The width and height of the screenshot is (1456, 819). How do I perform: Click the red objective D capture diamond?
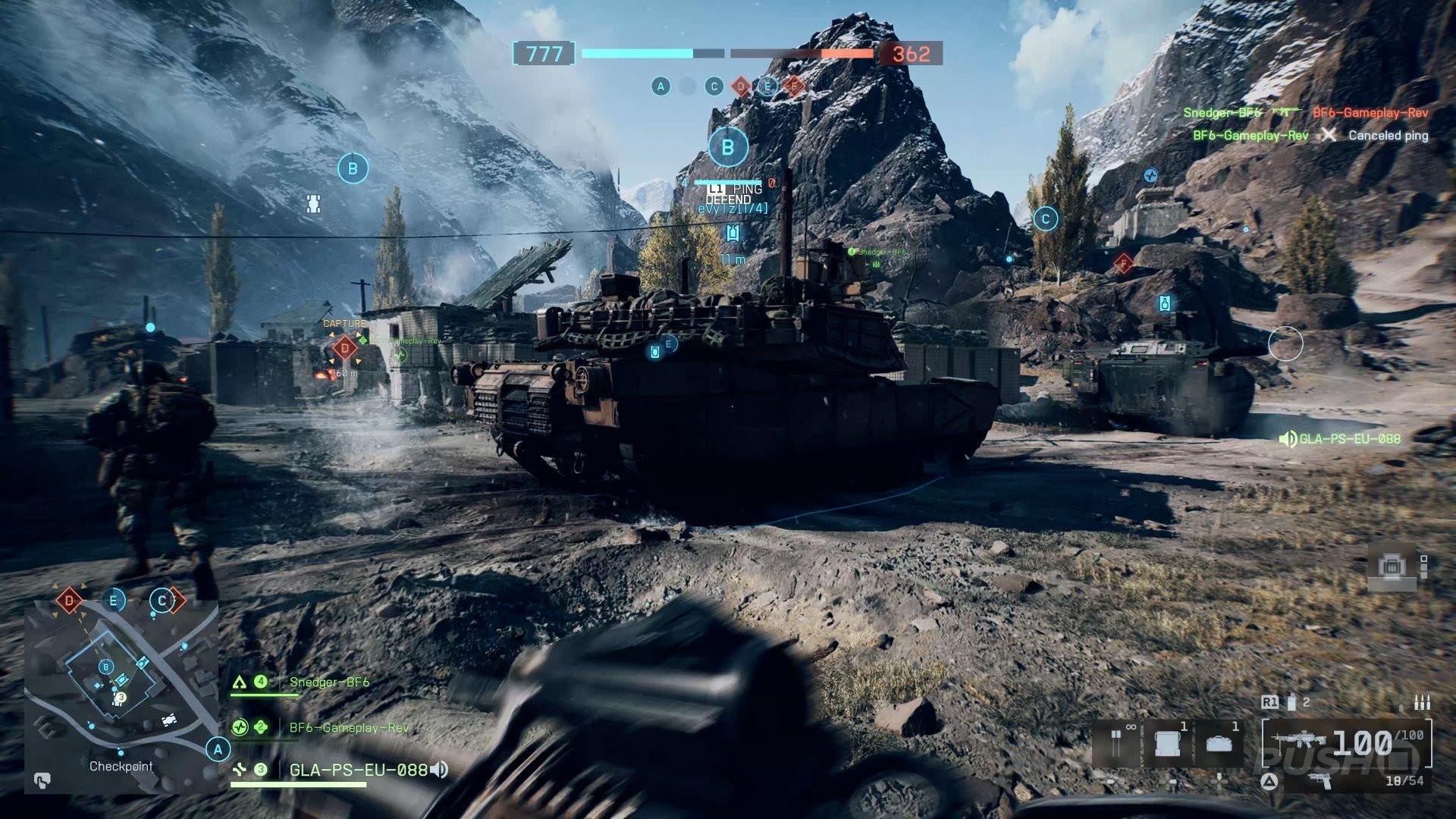(345, 349)
